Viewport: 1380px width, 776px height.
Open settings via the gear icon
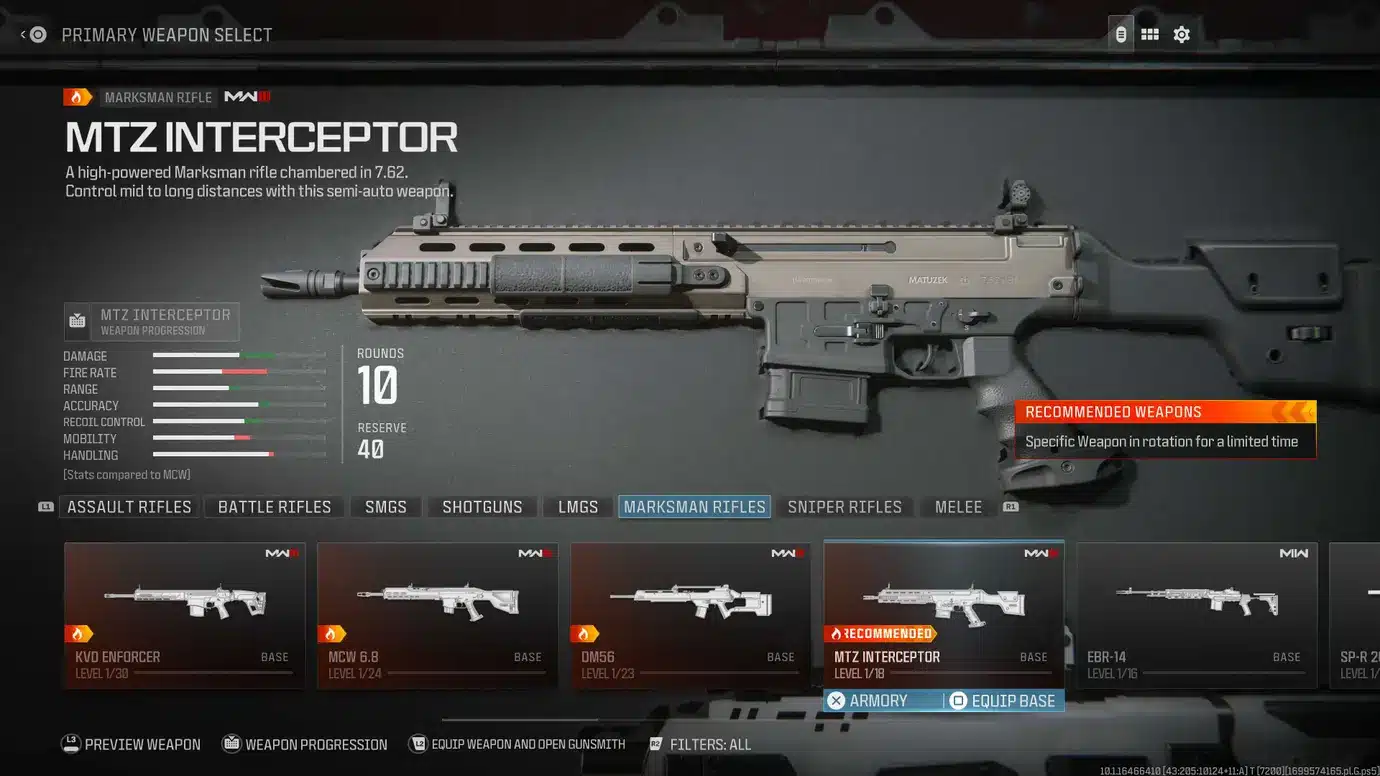(1181, 33)
